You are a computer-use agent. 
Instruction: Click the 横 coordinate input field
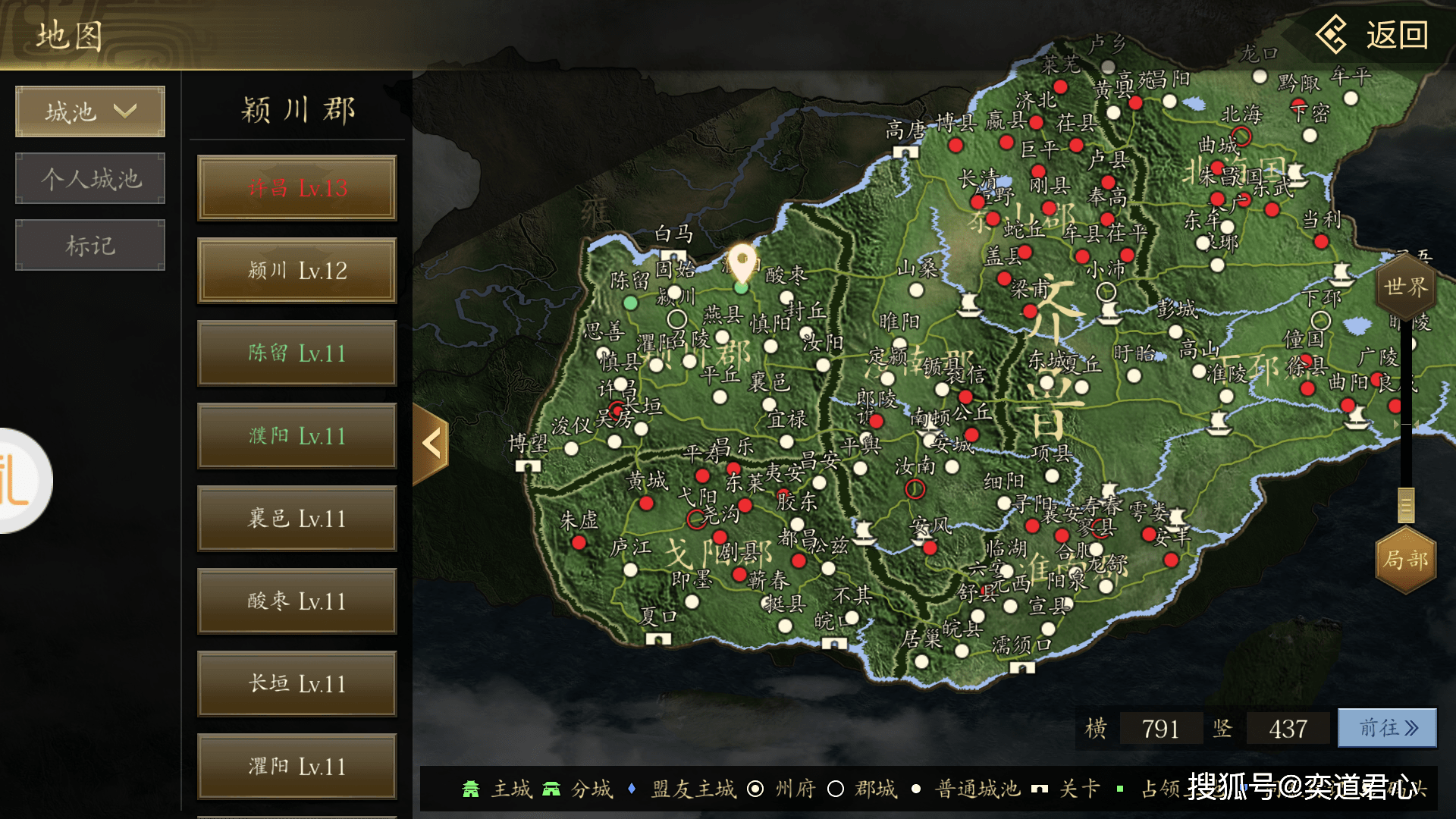[x=1160, y=729]
